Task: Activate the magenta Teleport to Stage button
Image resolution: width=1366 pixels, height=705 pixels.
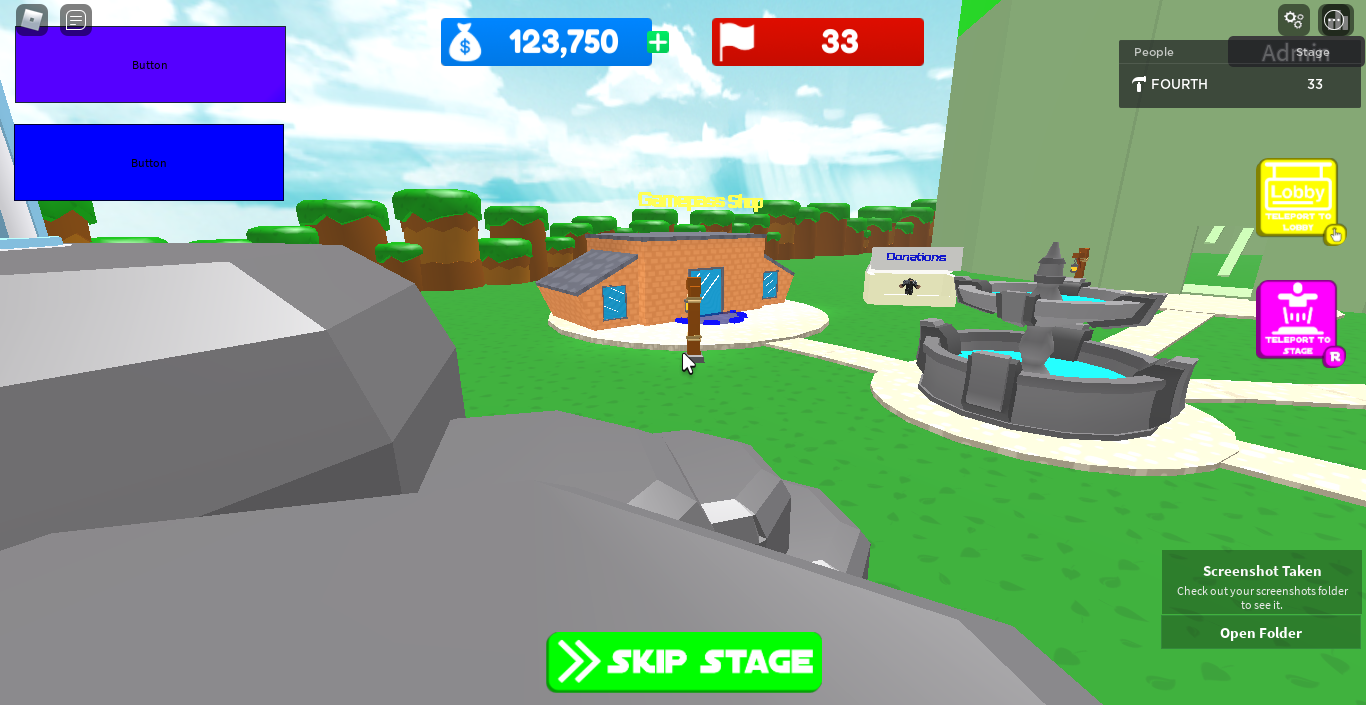Action: (x=1297, y=319)
